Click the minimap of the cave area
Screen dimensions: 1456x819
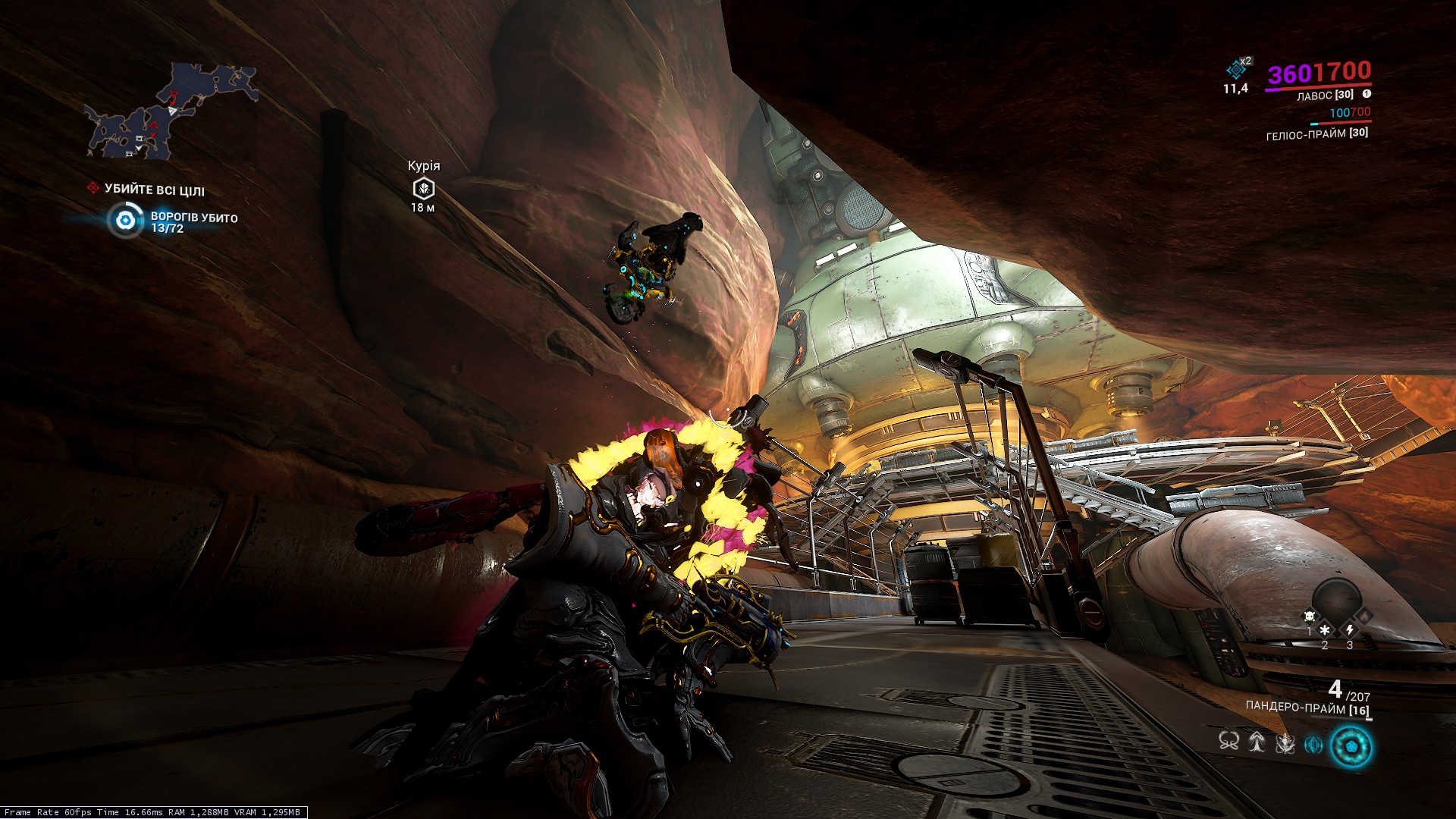click(x=171, y=112)
